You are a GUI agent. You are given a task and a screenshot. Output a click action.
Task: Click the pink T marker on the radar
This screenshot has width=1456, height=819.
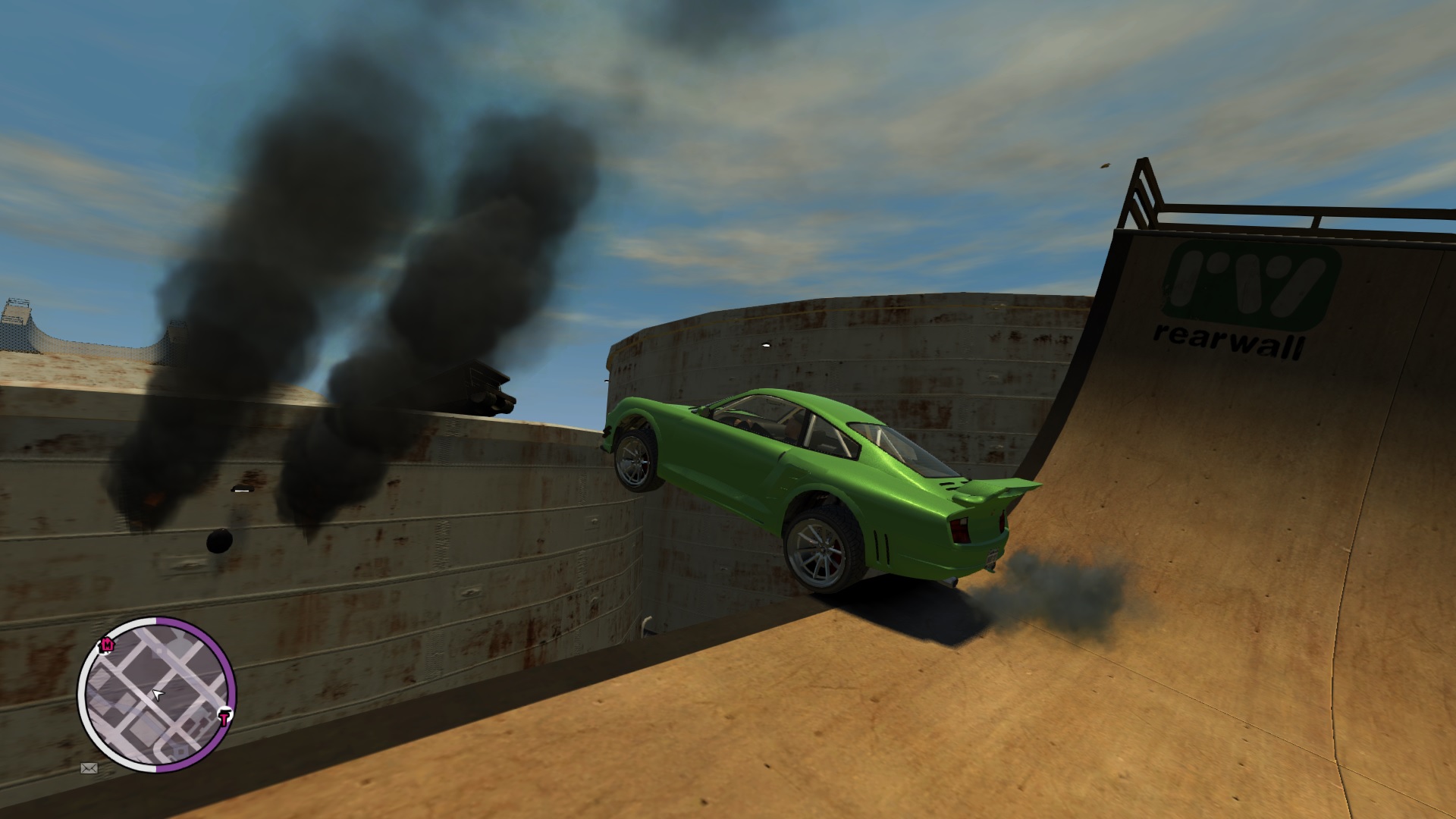pyautogui.click(x=224, y=717)
